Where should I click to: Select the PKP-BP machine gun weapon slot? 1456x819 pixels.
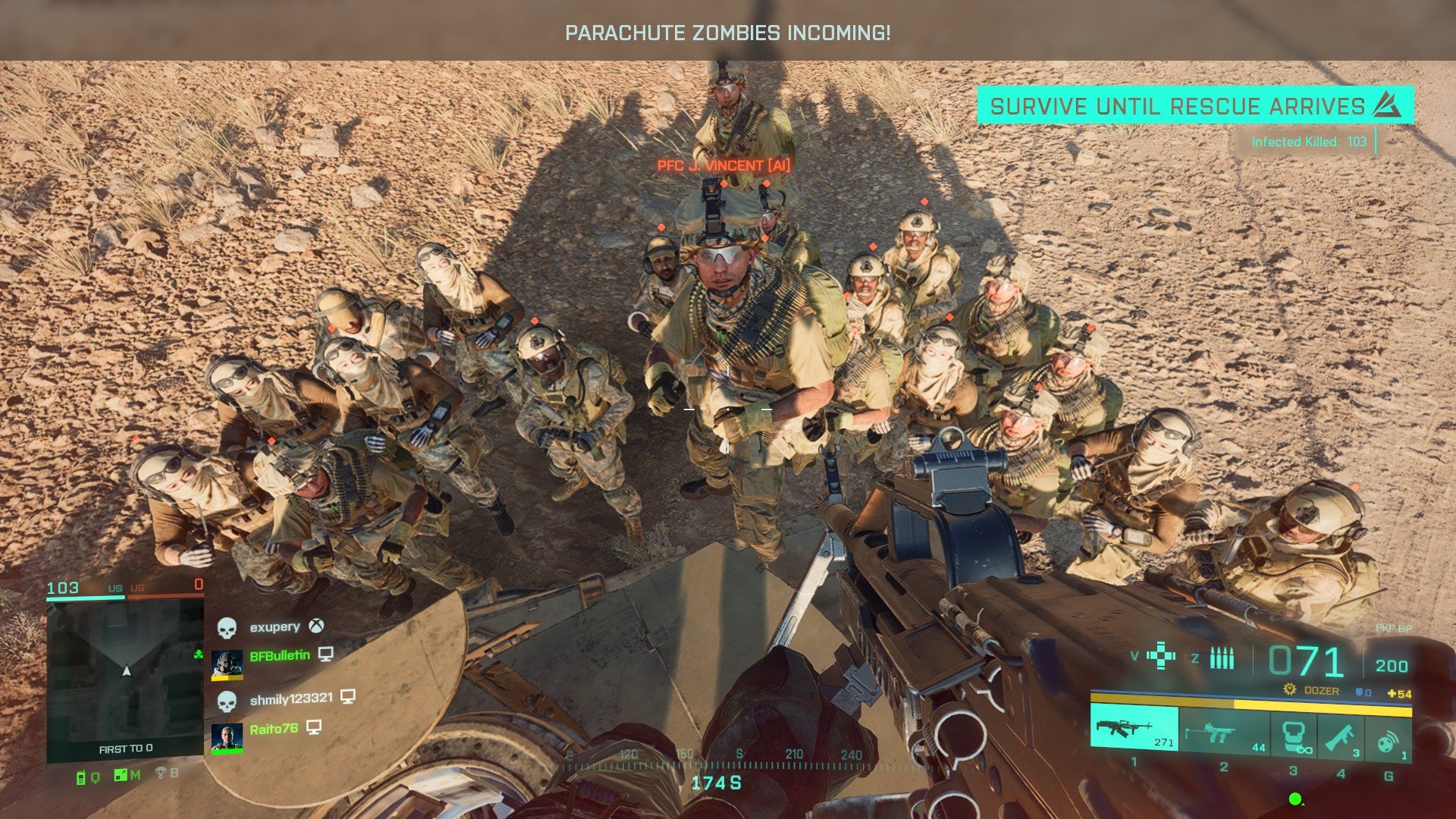(1134, 730)
